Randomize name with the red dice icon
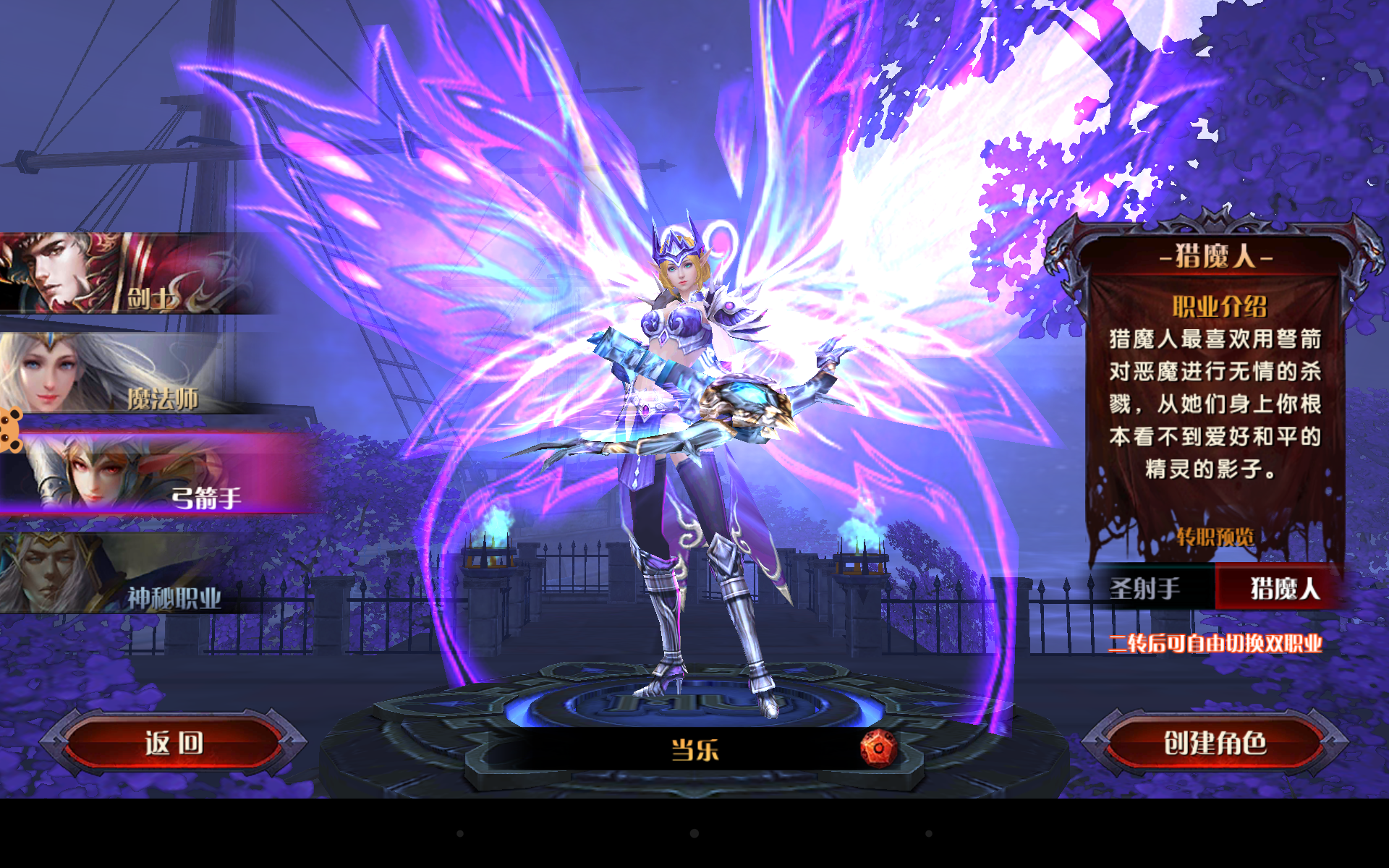The width and height of the screenshot is (1389, 868). coord(878,749)
